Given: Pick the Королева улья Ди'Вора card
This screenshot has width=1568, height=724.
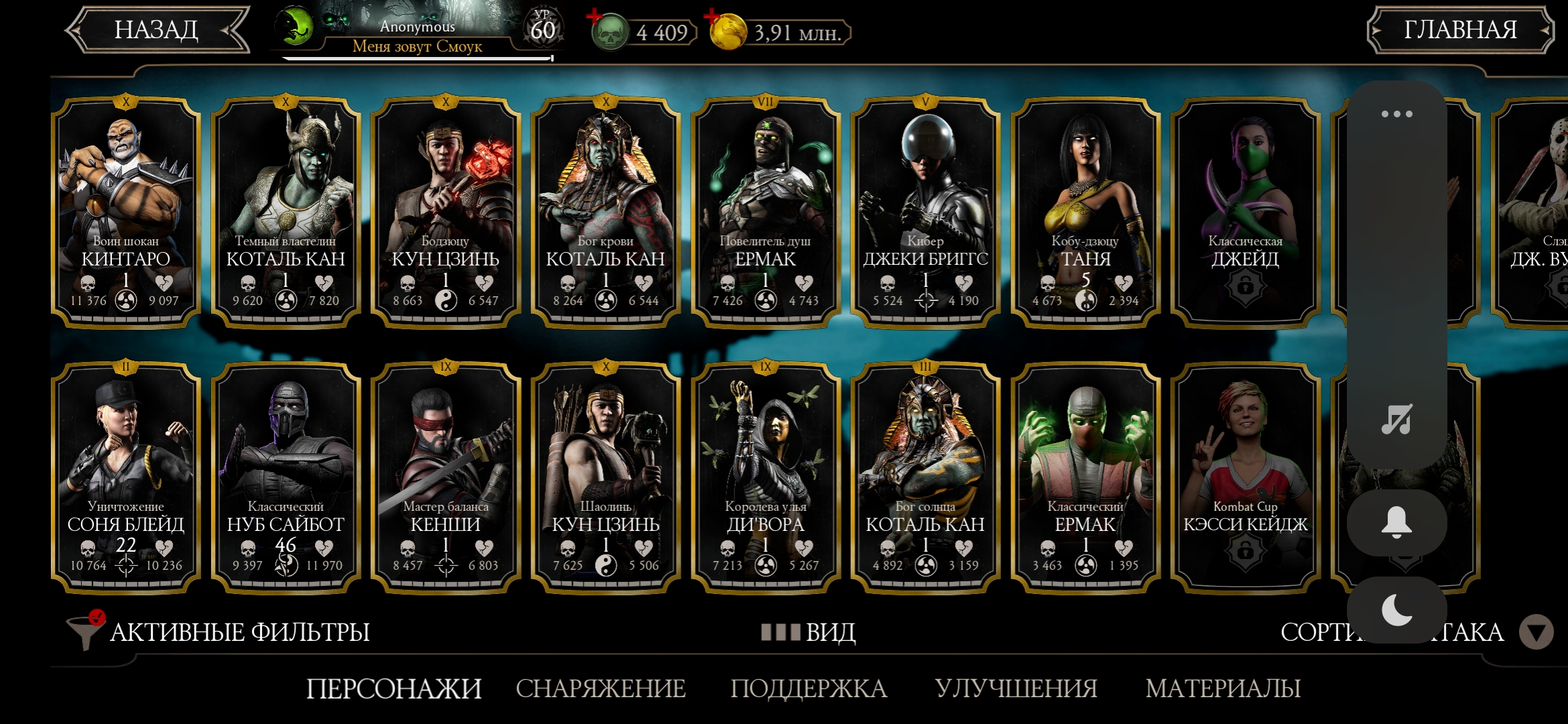Looking at the screenshot, I should click(x=765, y=476).
